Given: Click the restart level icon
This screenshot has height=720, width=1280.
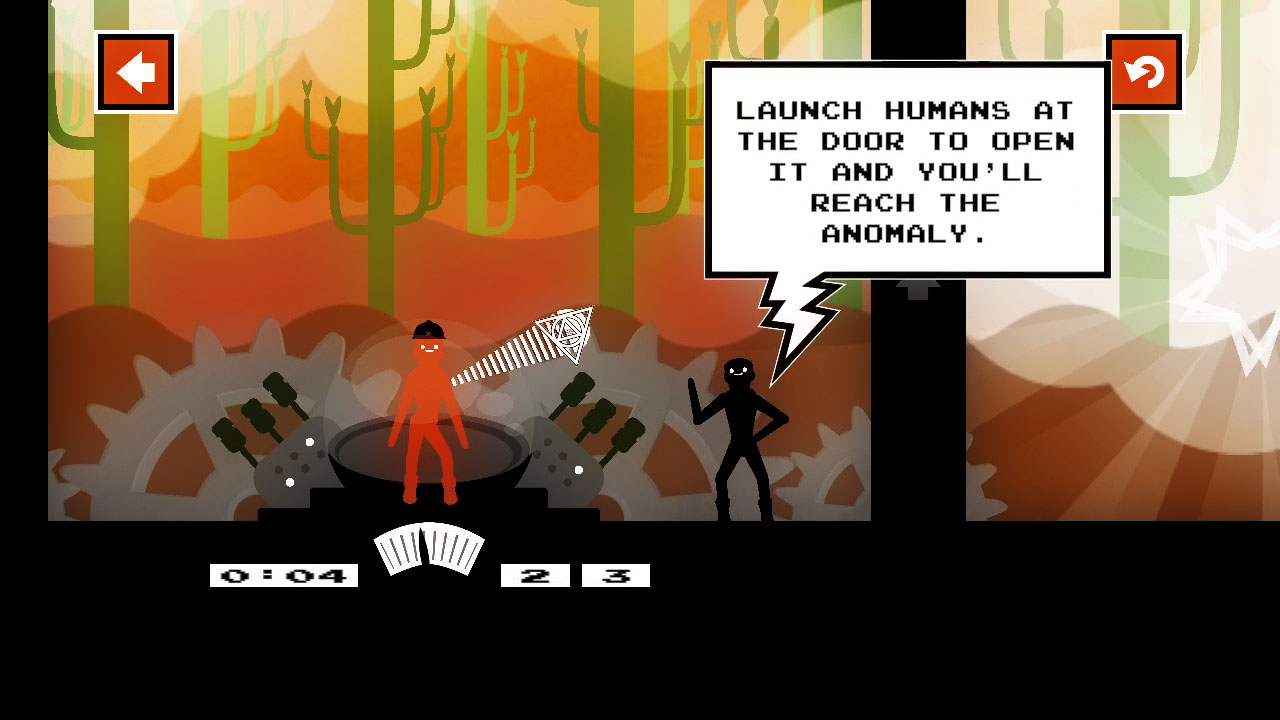Looking at the screenshot, I should [x=1143, y=72].
